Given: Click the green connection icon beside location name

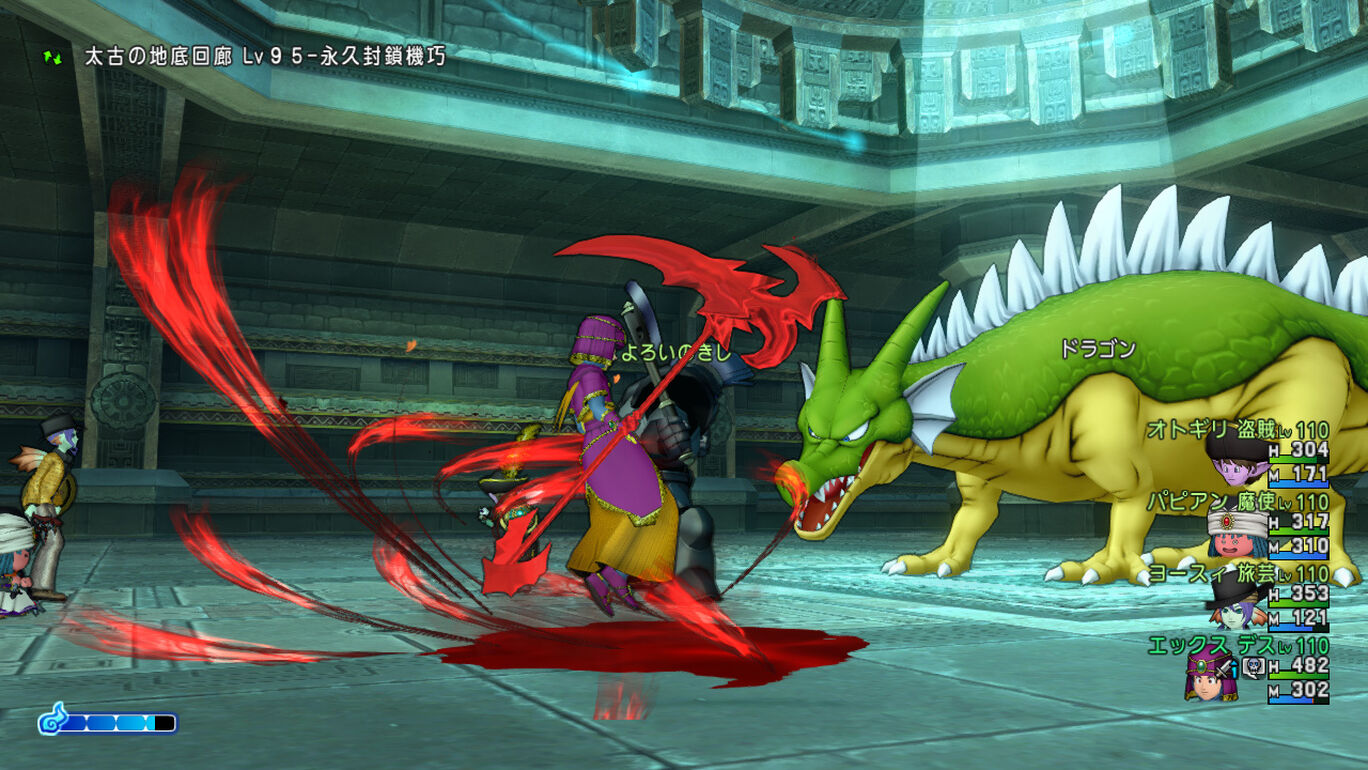Looking at the screenshot, I should pos(52,56).
